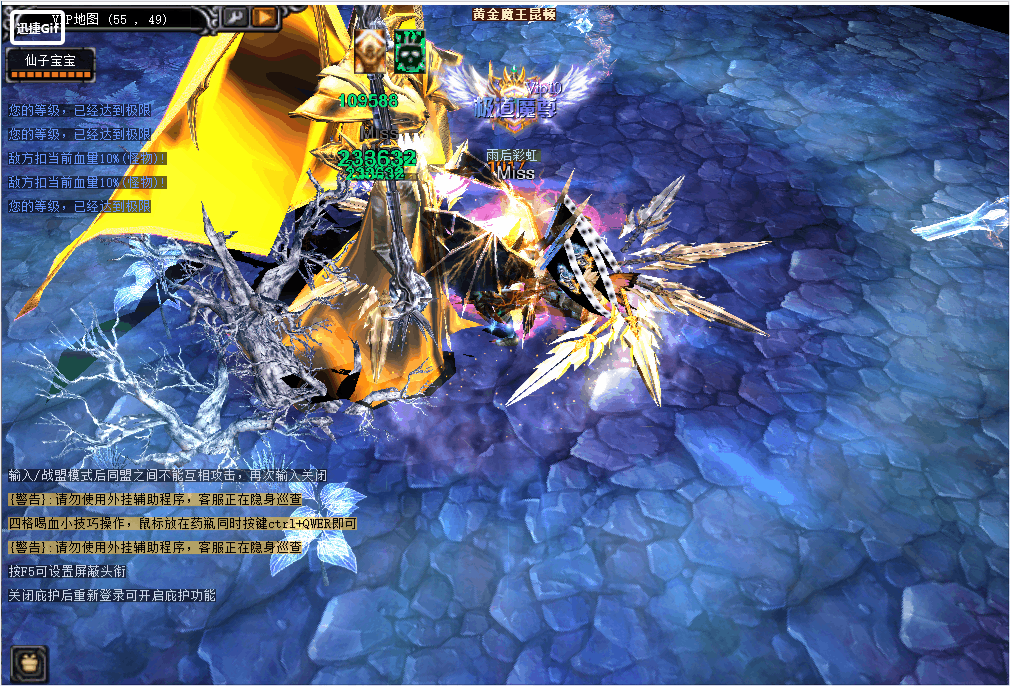Click the 迅捷Gif watermark overlay
This screenshot has height=686, width=1010.
coord(38,27)
